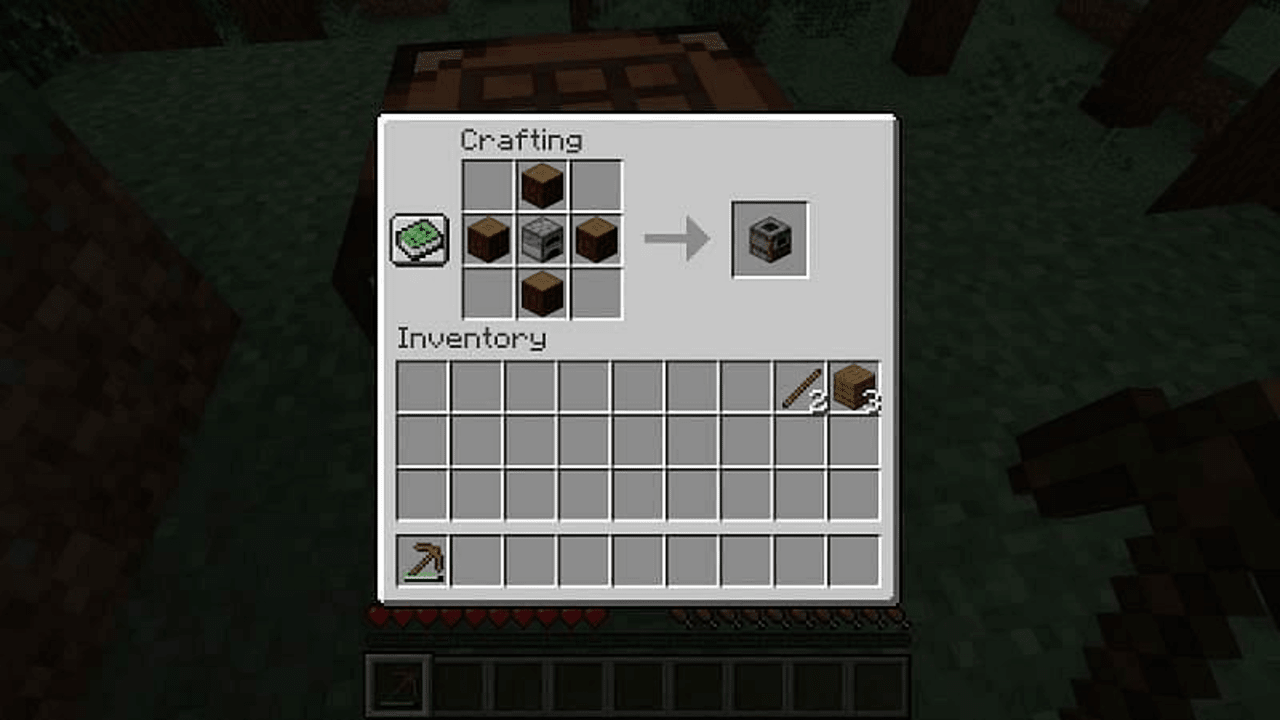The height and width of the screenshot is (720, 1280).
Task: Select the furnace in the crafting grid
Action: [542, 240]
